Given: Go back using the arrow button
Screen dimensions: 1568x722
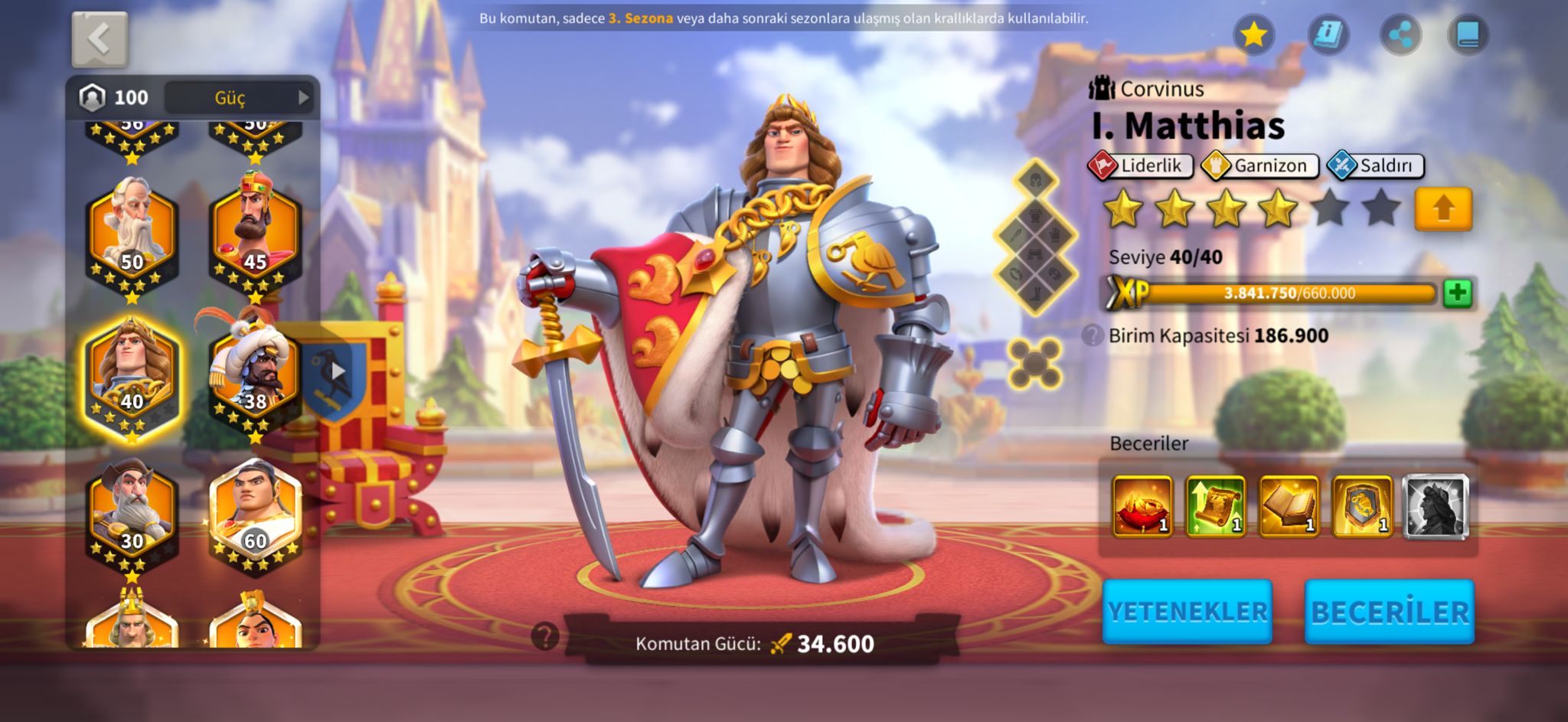Looking at the screenshot, I should [x=100, y=39].
